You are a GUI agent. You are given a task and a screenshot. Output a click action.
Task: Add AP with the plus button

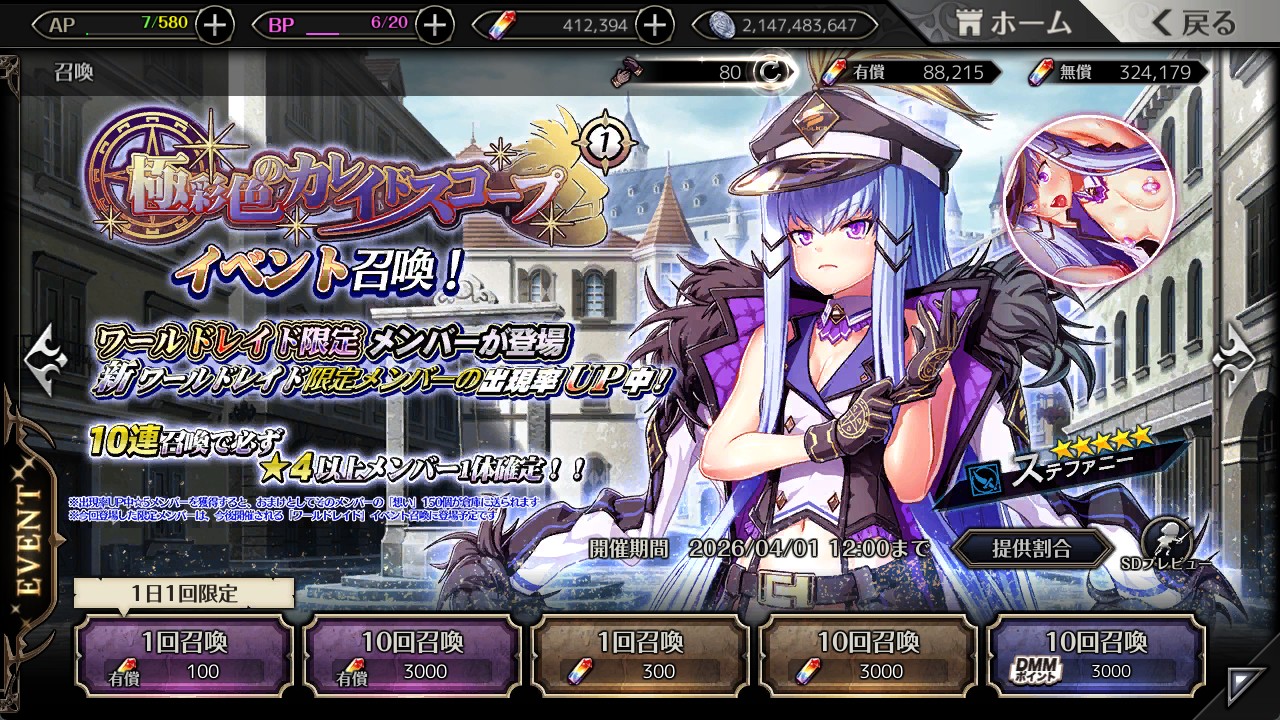point(215,25)
